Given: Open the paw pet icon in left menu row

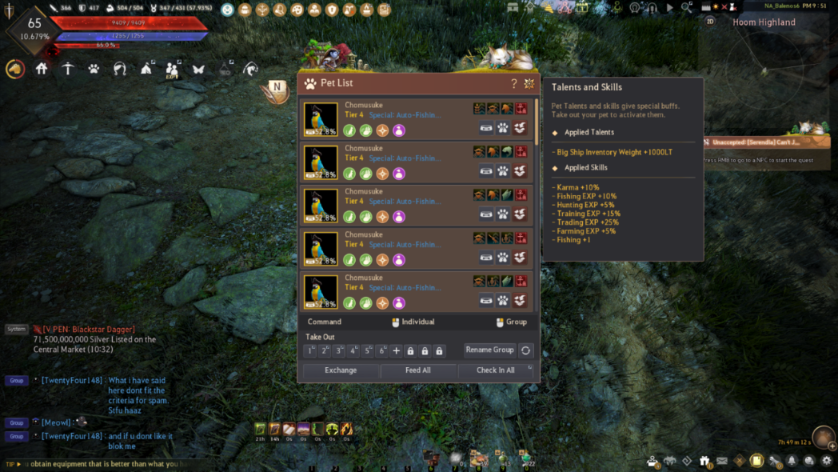Looking at the screenshot, I should pyautogui.click(x=93, y=69).
